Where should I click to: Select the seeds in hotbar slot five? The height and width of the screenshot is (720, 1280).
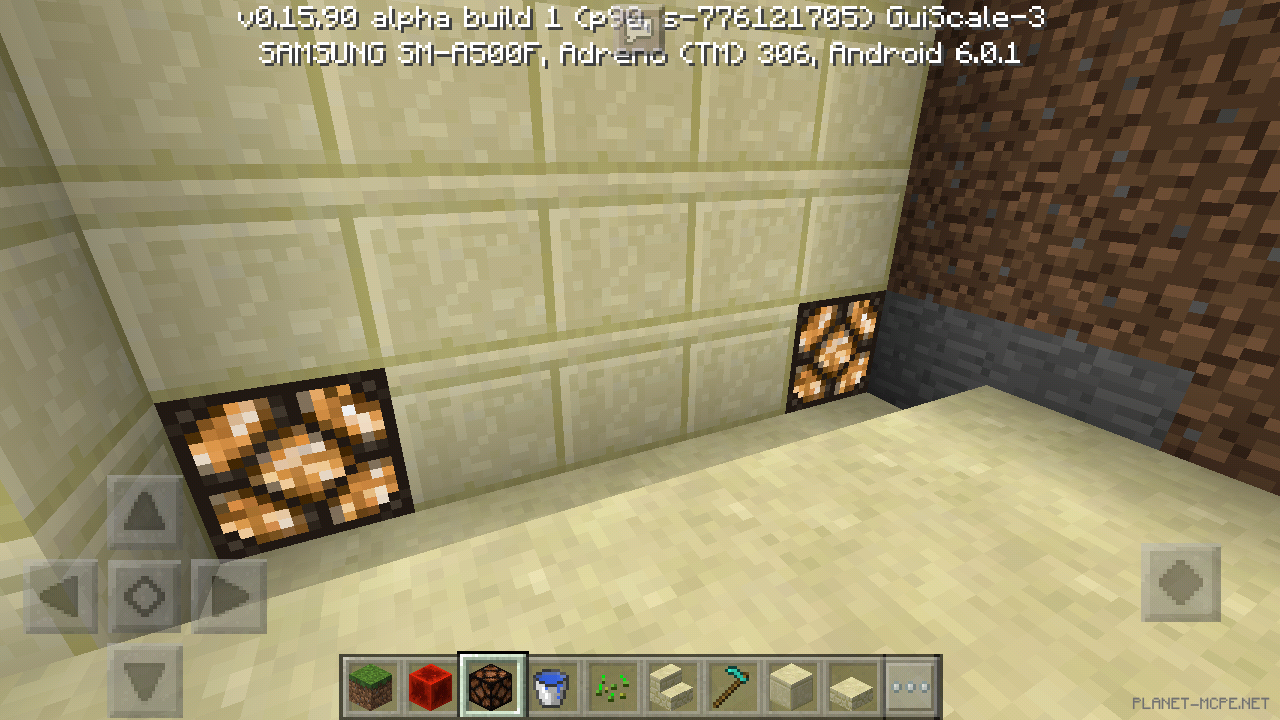tap(614, 687)
